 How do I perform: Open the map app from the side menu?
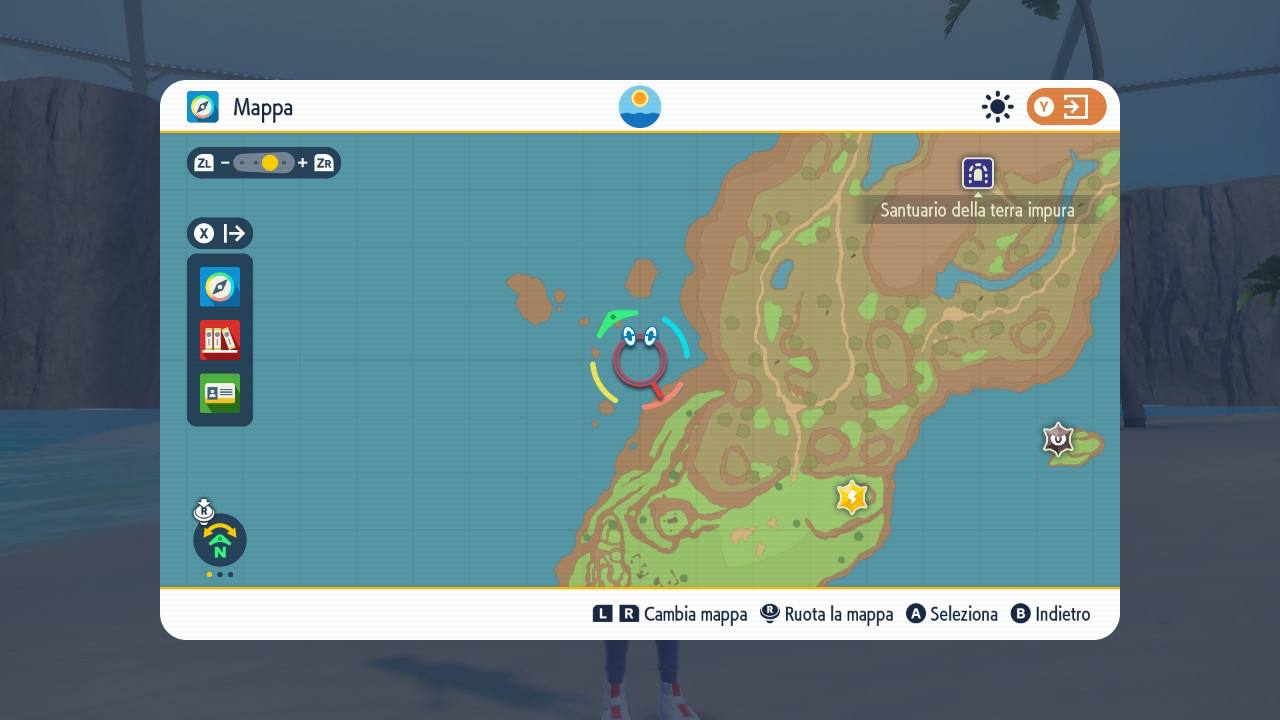[220, 287]
